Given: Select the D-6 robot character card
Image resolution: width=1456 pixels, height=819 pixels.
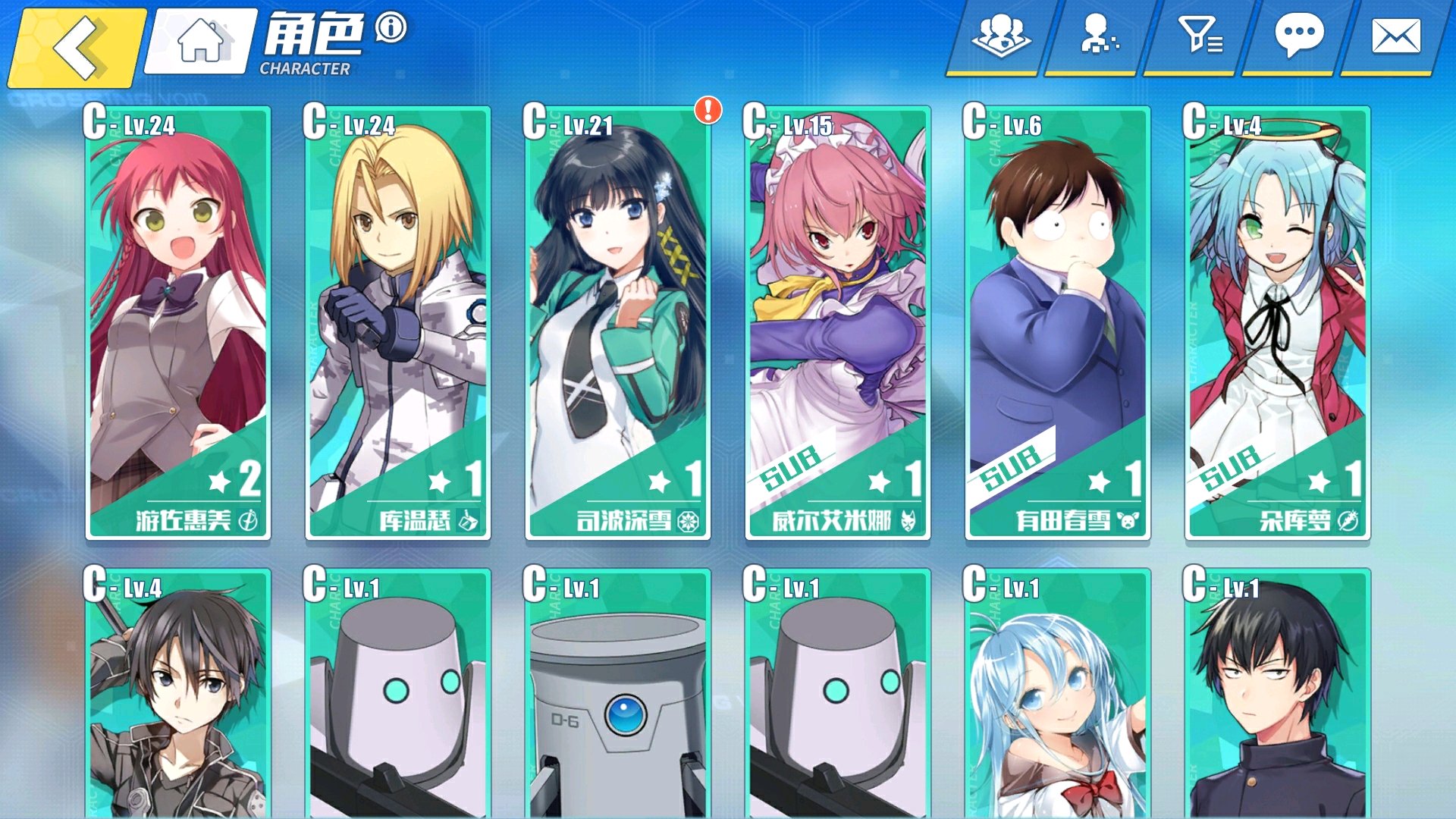Looking at the screenshot, I should 618,694.
